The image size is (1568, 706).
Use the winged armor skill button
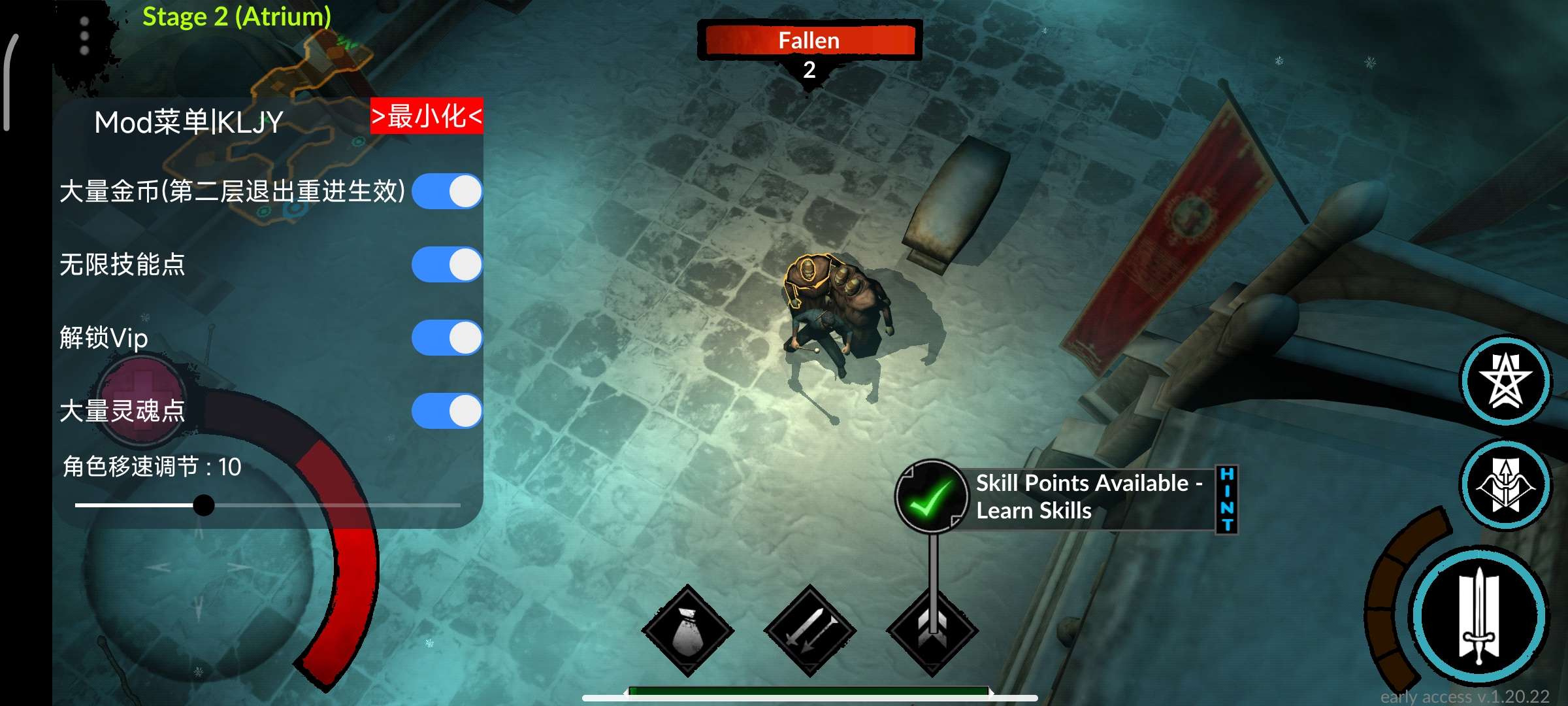[1505, 485]
